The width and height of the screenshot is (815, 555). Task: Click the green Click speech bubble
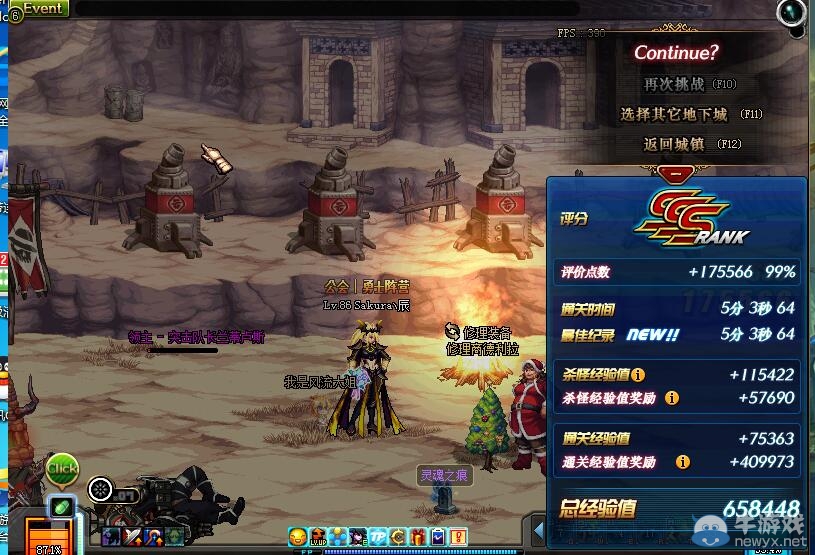coord(62,468)
